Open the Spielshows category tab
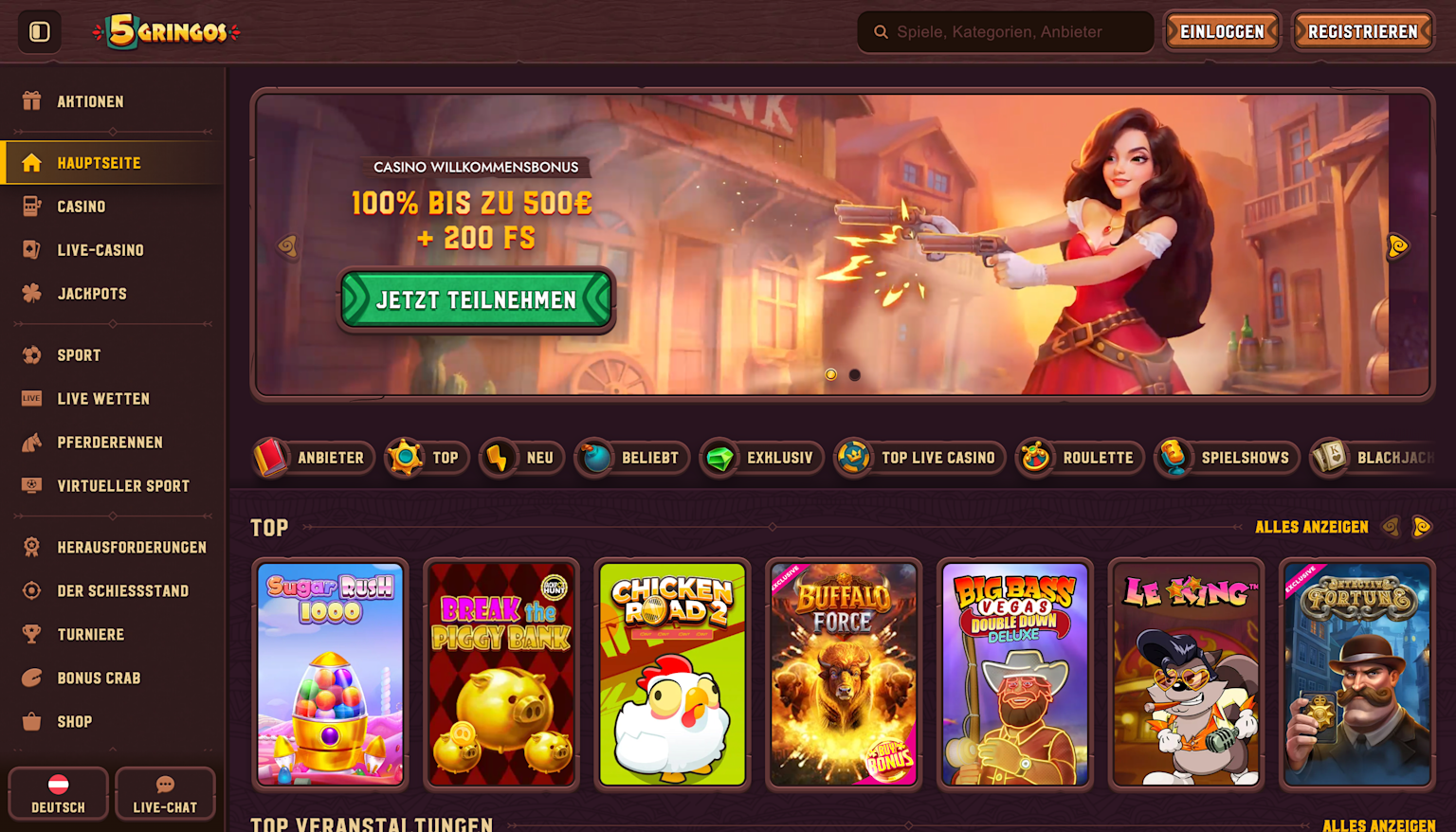Image resolution: width=1456 pixels, height=832 pixels. tap(1226, 458)
